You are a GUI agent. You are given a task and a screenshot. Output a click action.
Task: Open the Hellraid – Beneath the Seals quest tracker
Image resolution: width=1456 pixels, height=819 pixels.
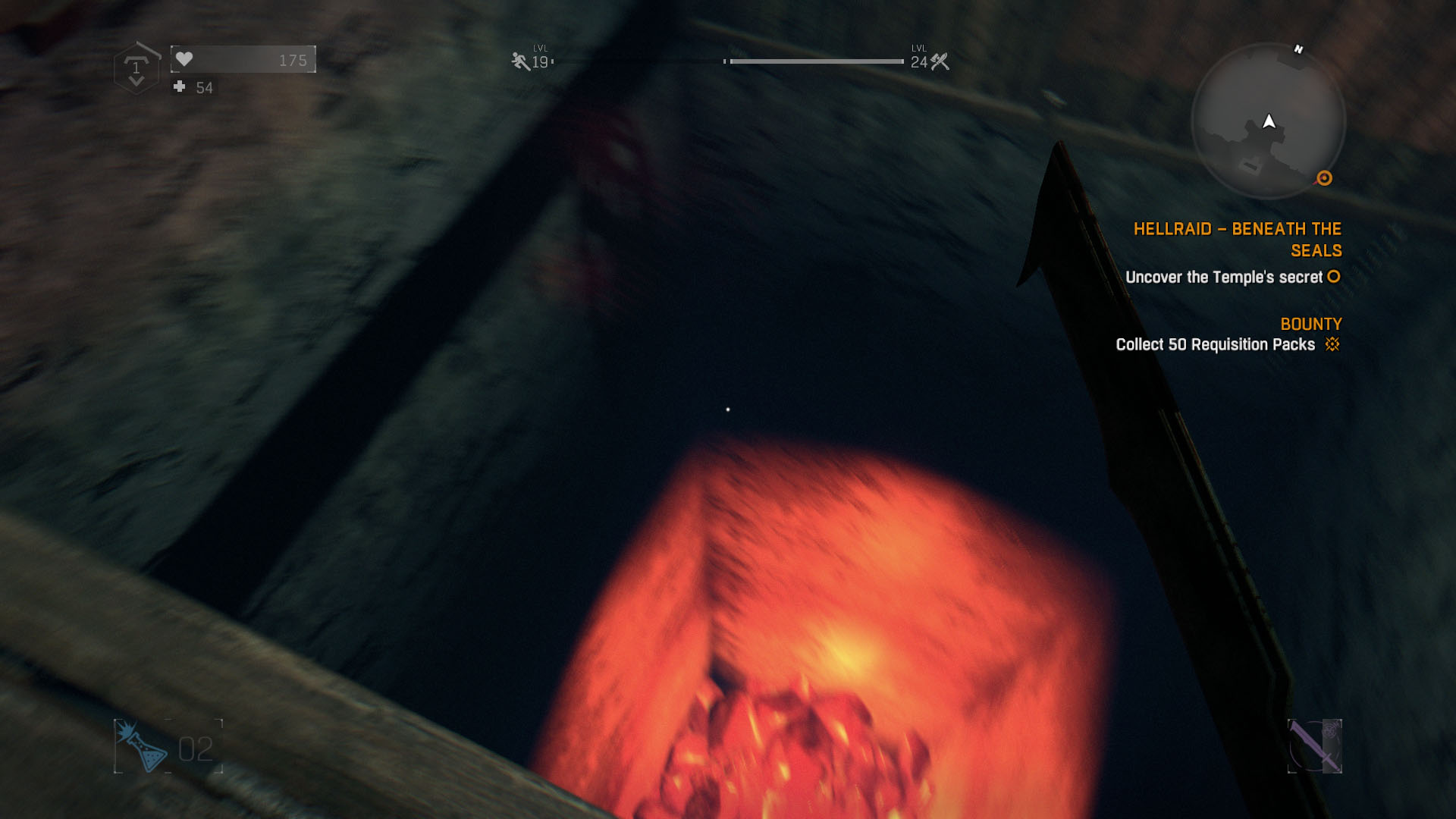(1237, 239)
